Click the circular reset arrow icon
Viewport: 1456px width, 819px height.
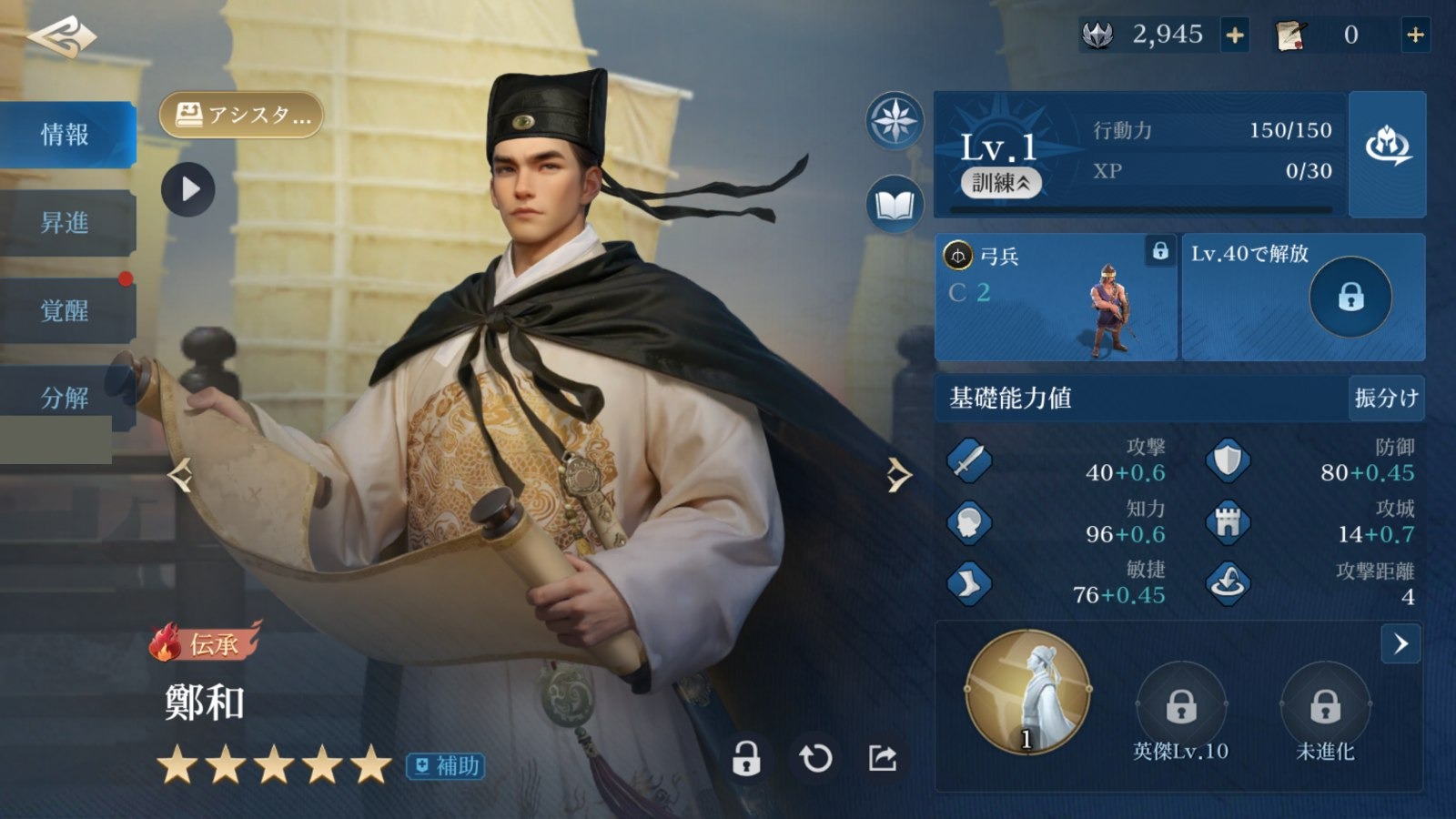[815, 758]
